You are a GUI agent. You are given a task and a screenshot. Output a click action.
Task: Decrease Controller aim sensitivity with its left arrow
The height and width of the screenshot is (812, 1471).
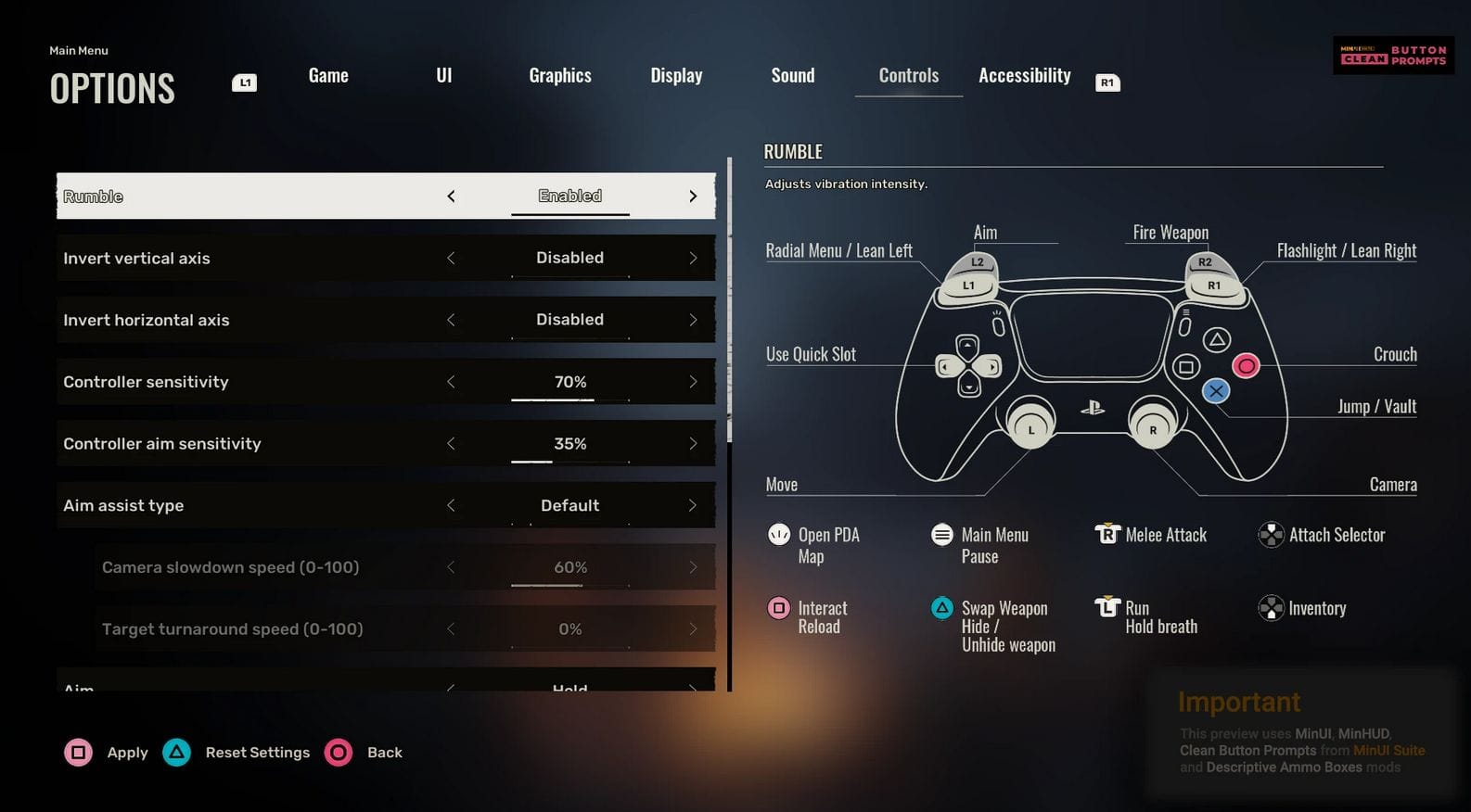point(451,444)
